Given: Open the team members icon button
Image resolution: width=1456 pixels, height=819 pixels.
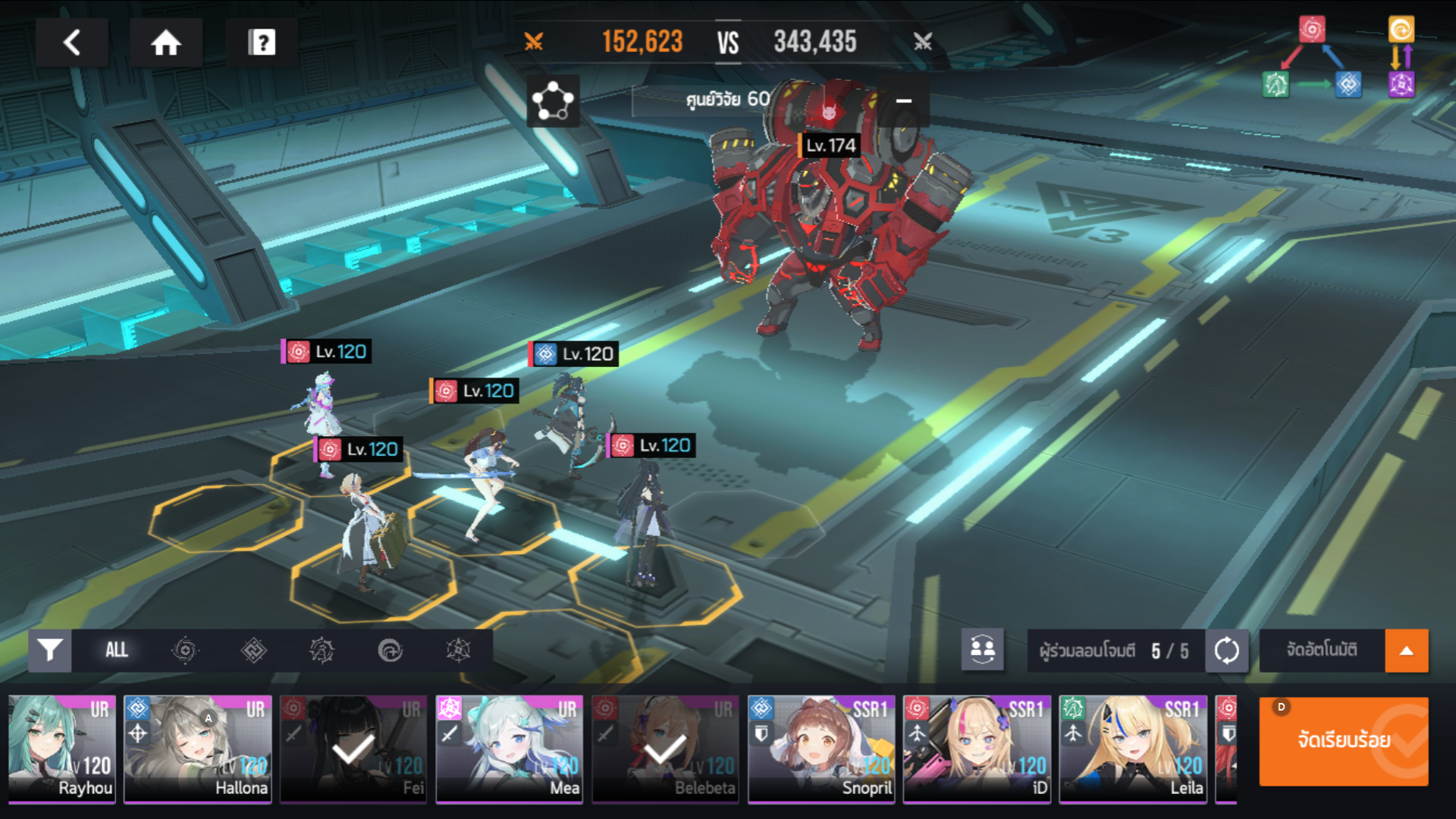Looking at the screenshot, I should click(x=982, y=650).
